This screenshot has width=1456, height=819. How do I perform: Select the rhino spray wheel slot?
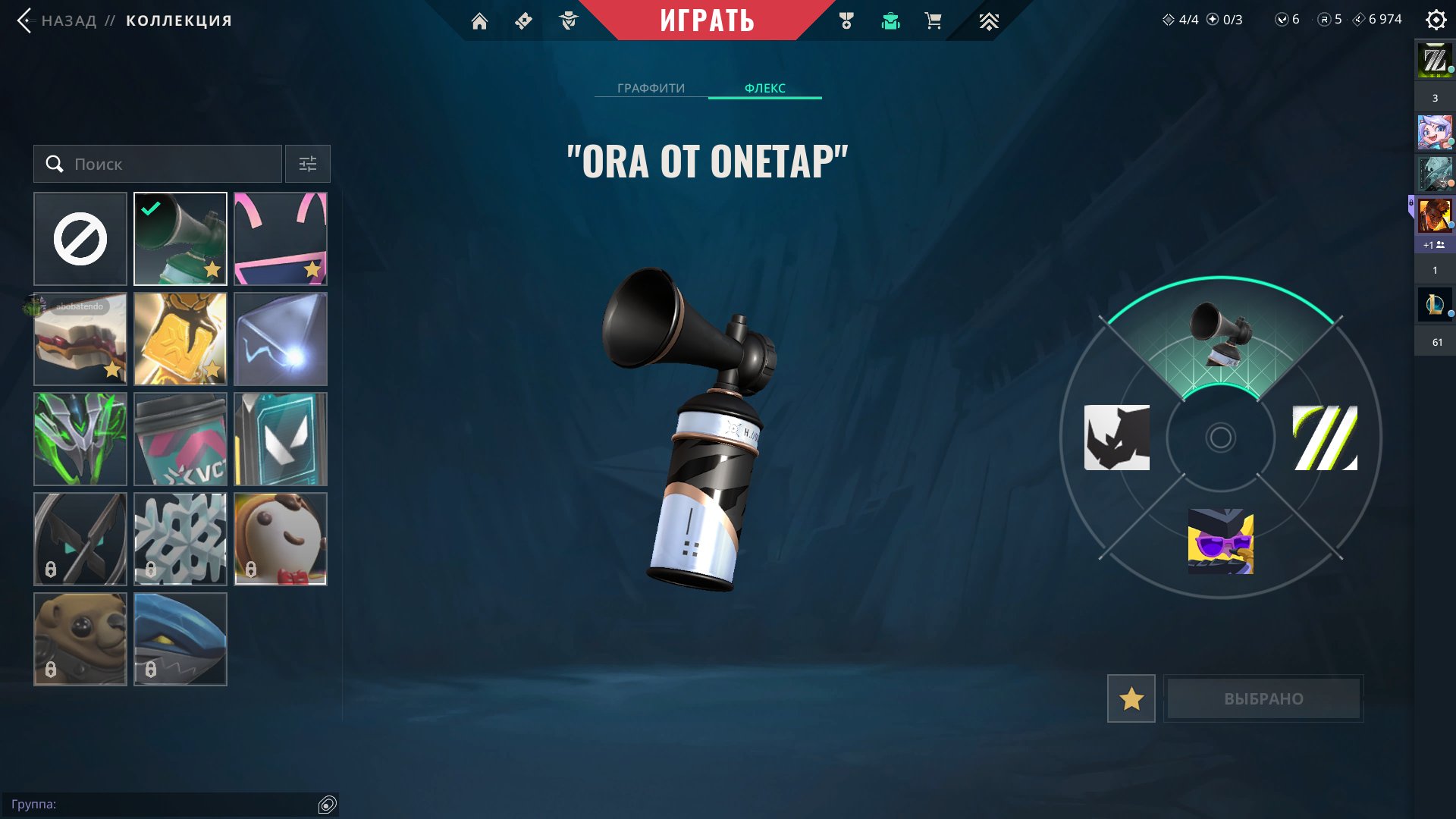[x=1117, y=438]
